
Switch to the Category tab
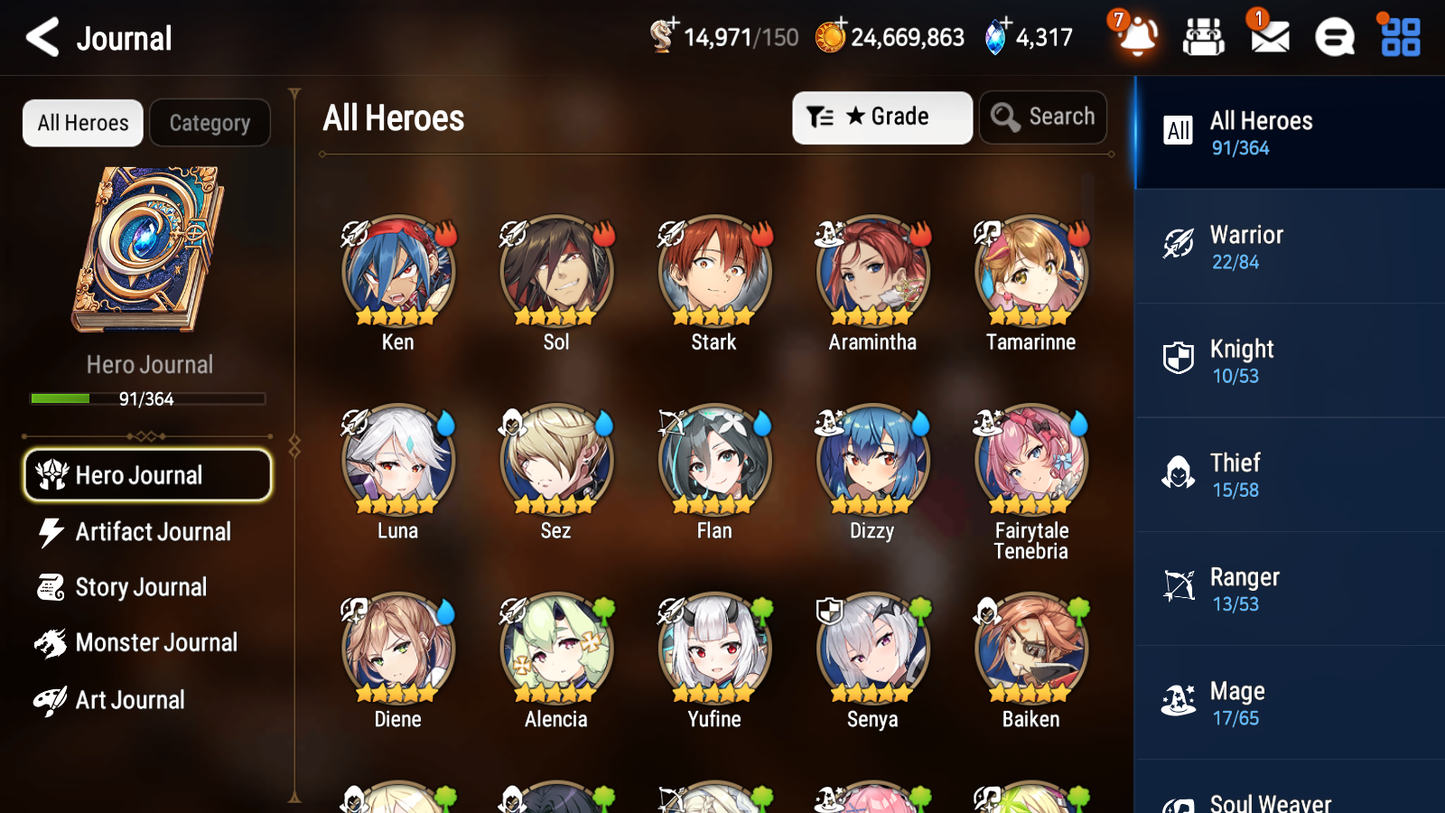[210, 122]
